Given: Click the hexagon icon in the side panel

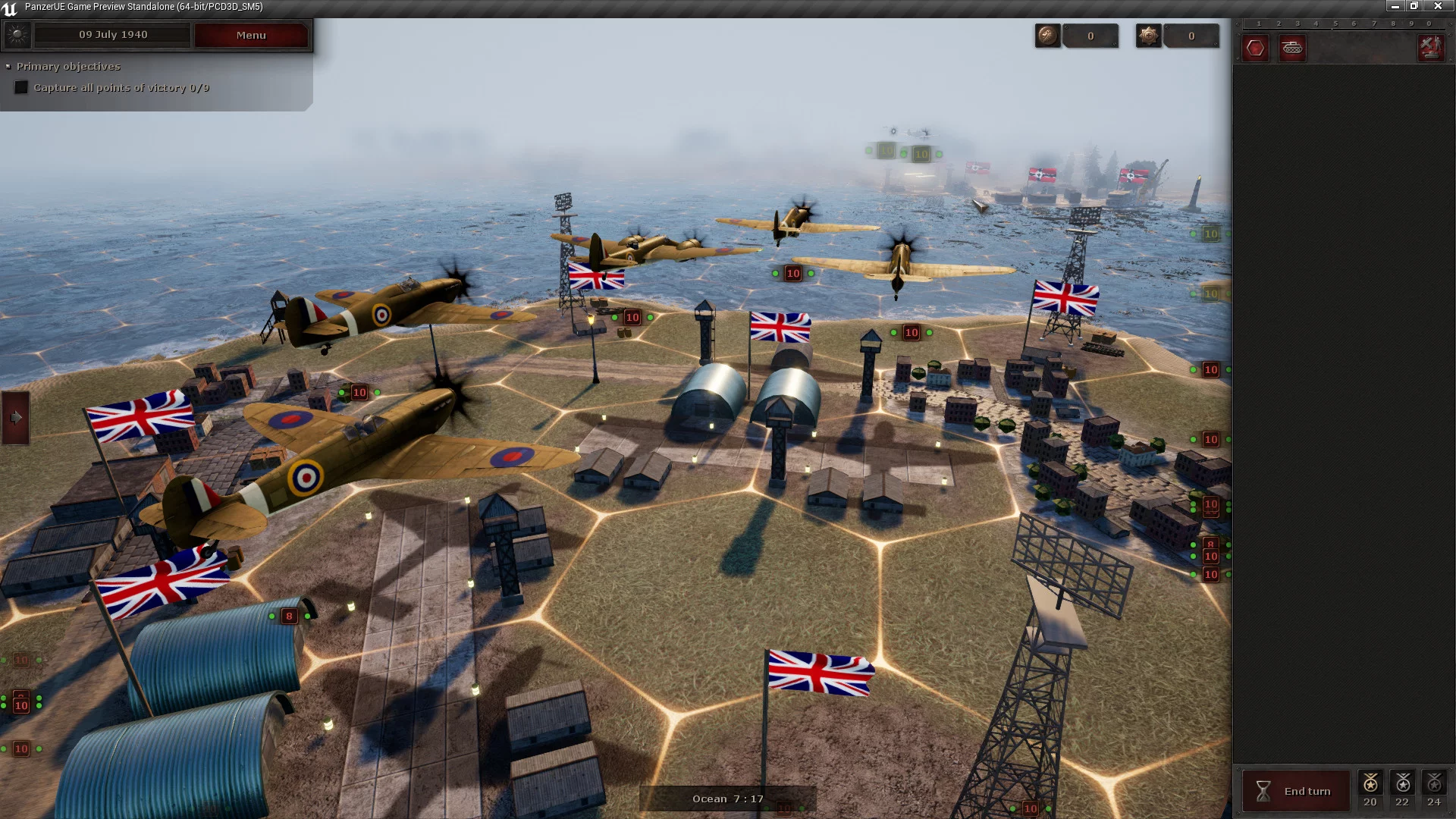Looking at the screenshot, I should click(1255, 49).
